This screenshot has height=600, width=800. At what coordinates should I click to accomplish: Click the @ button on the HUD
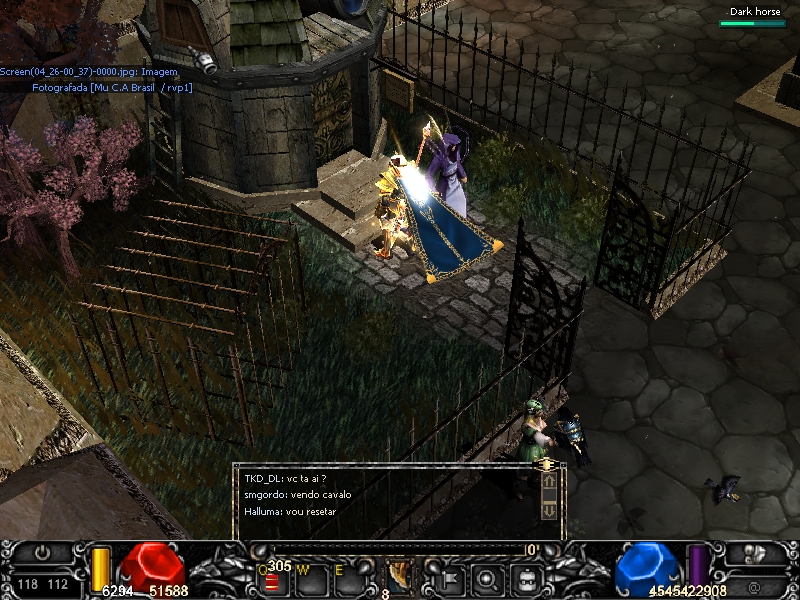(753, 584)
